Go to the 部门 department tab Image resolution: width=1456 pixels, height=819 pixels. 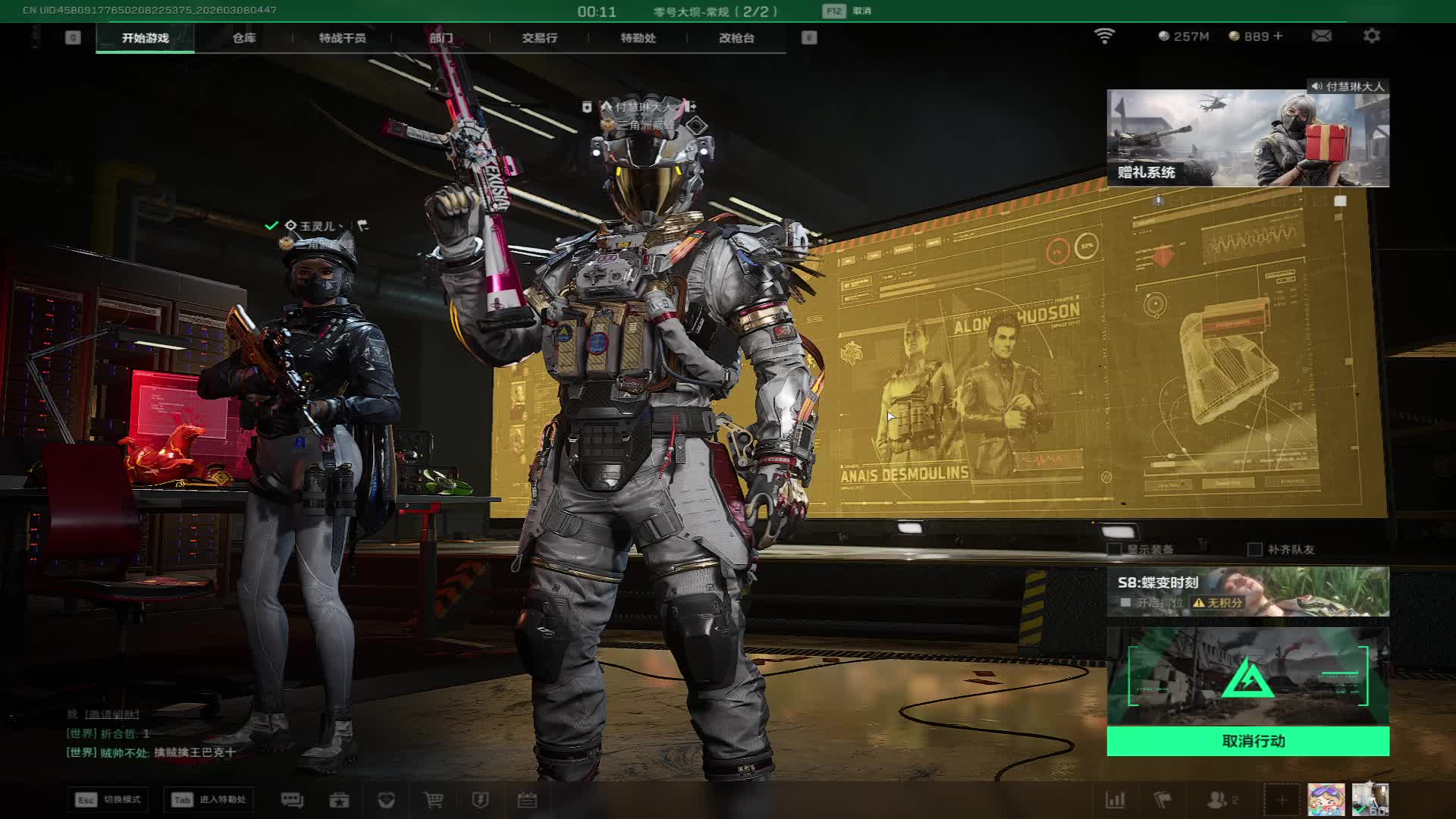[x=441, y=38]
